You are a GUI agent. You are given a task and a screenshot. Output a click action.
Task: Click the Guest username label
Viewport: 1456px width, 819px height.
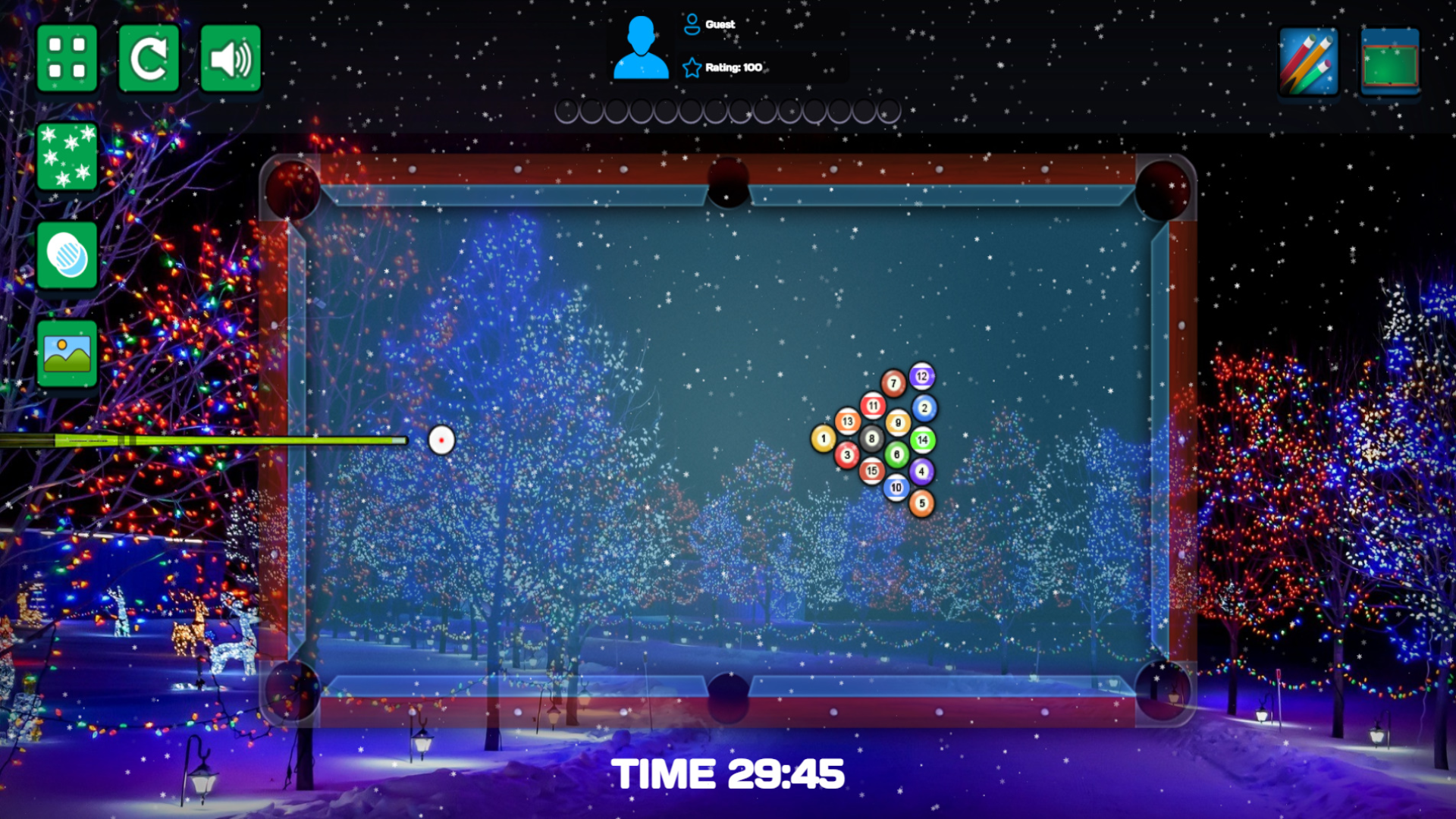pyautogui.click(x=719, y=24)
